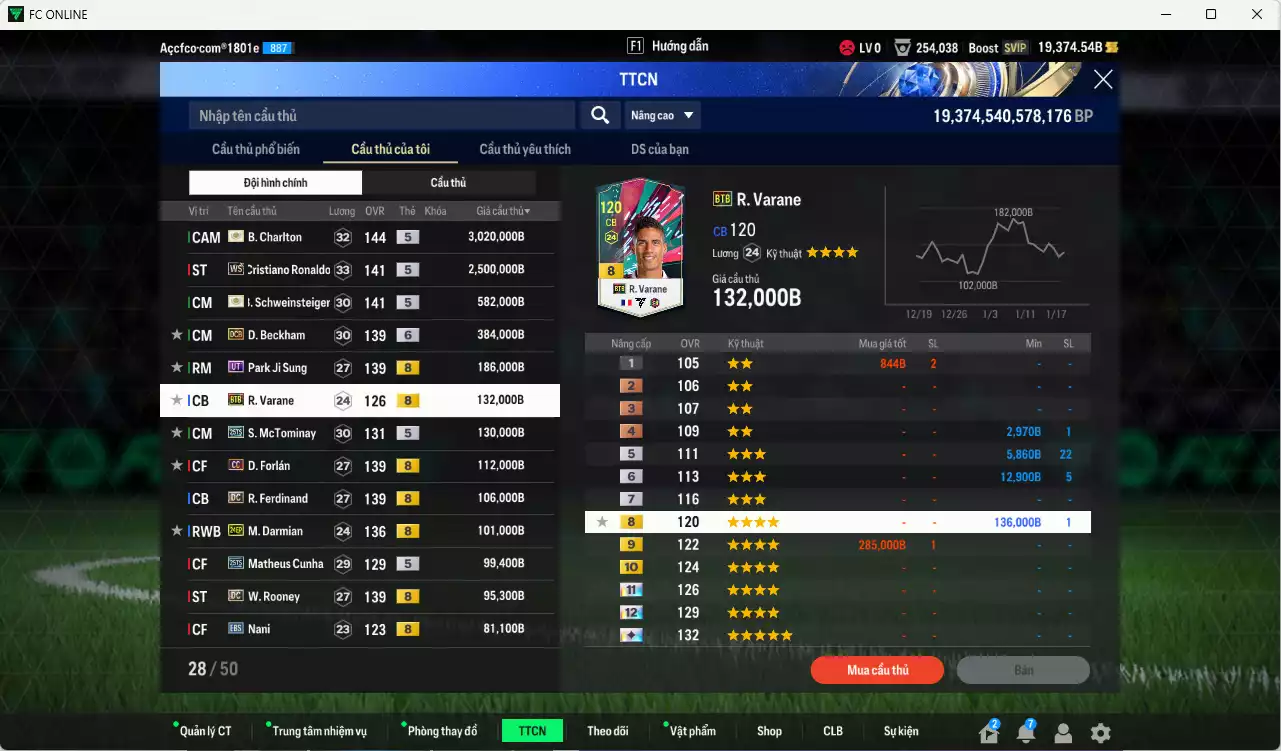Click the BP coin icon beside 19,374.54B
This screenshot has width=1281, height=751.
click(1113, 46)
